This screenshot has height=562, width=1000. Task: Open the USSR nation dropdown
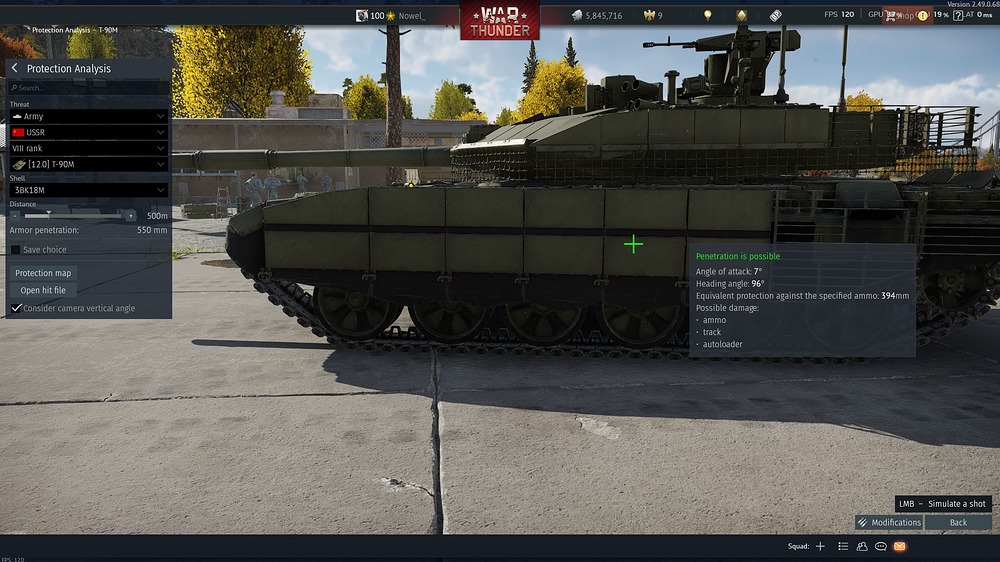click(88, 132)
